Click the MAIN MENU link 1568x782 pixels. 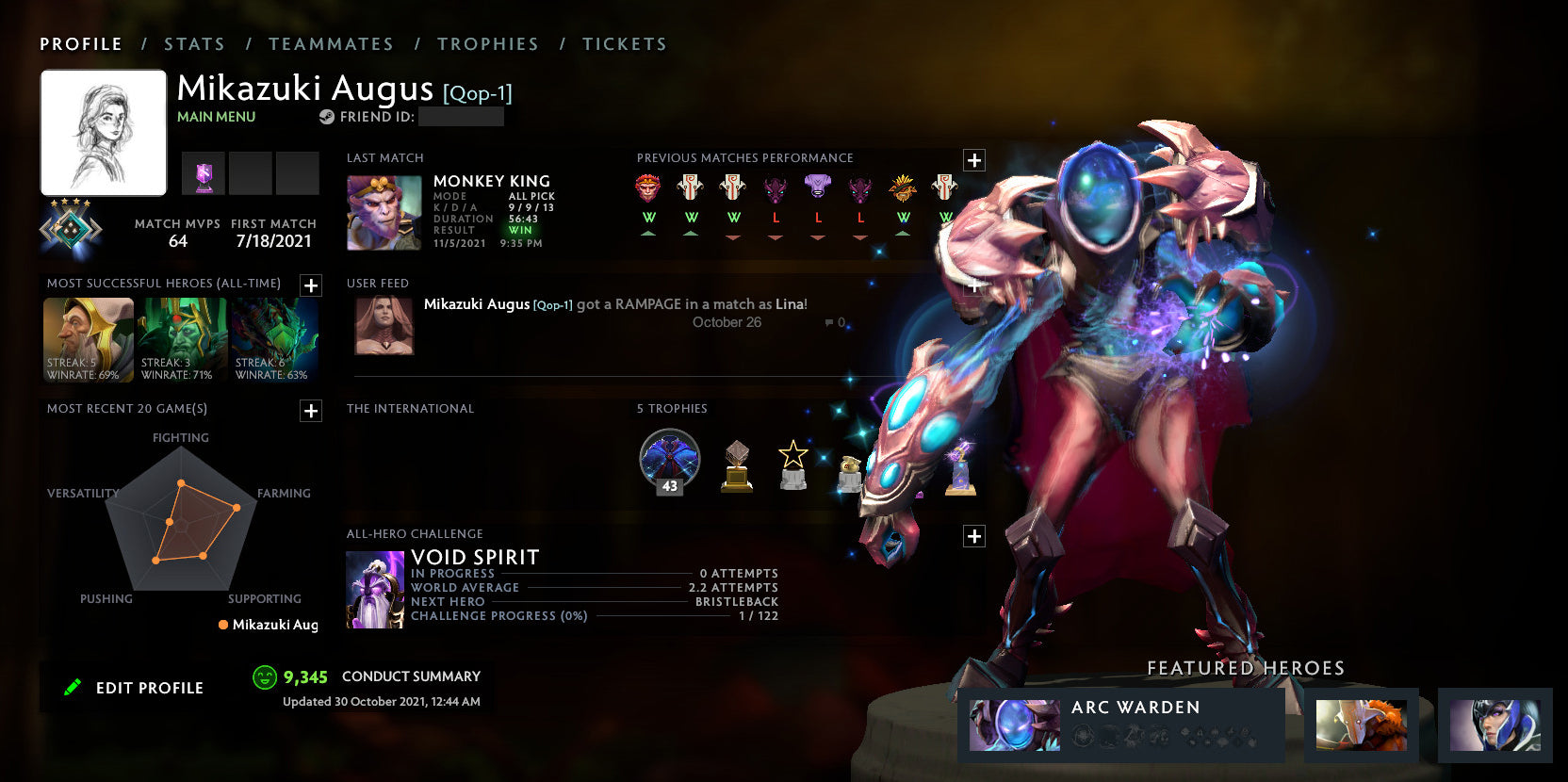216,116
